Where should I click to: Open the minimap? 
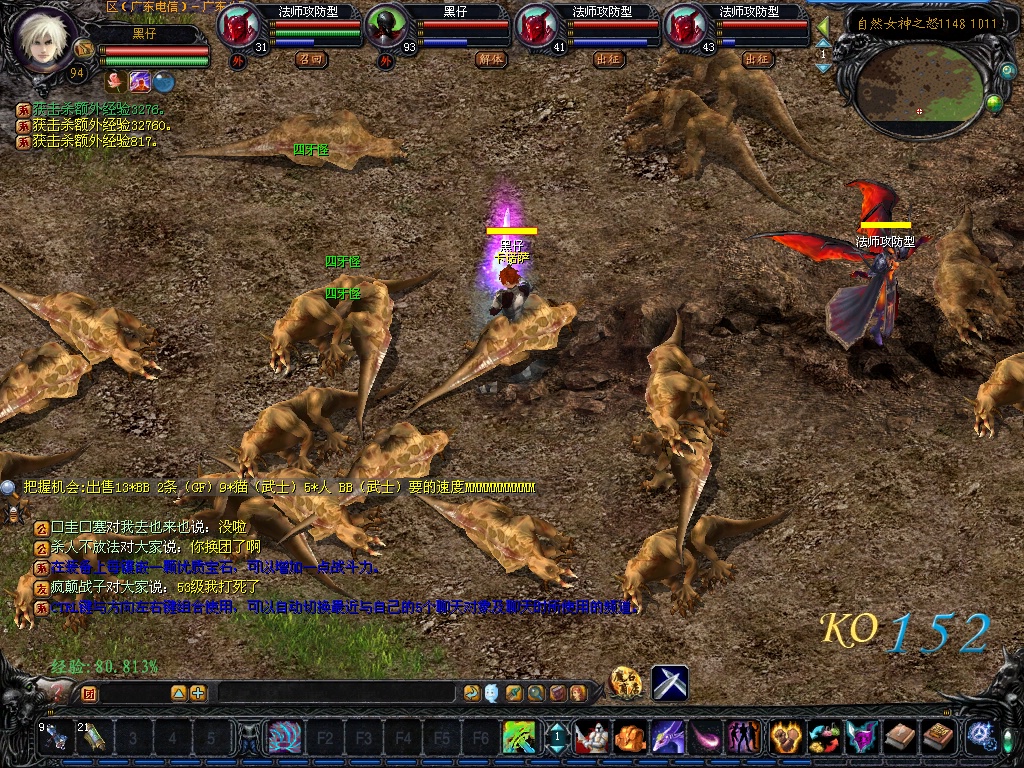[918, 85]
